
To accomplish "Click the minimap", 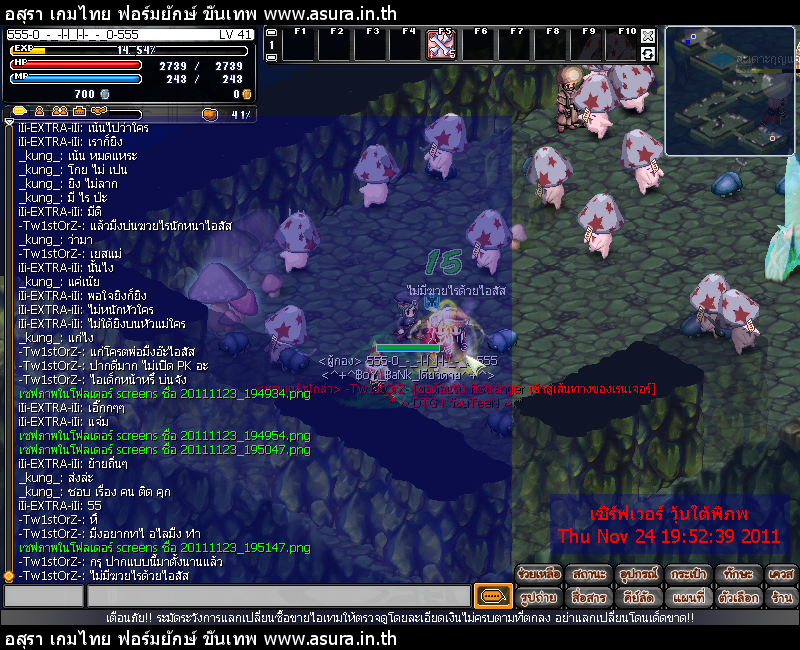I will [x=730, y=90].
